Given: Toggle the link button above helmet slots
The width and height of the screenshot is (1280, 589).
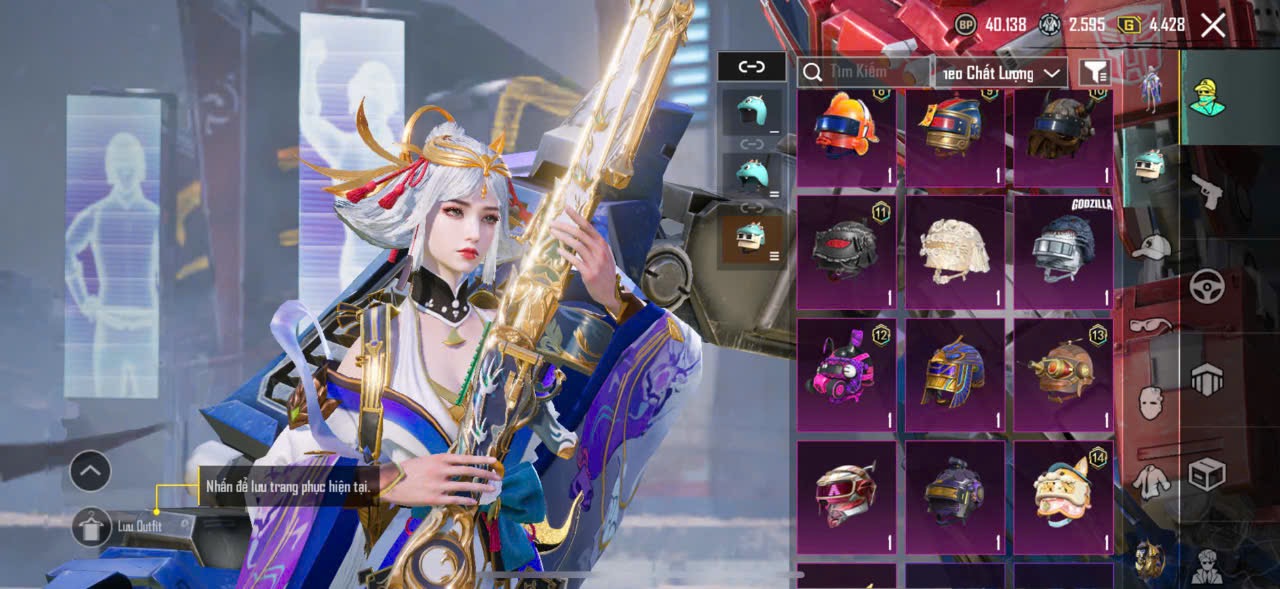Looking at the screenshot, I should click(x=751, y=67).
